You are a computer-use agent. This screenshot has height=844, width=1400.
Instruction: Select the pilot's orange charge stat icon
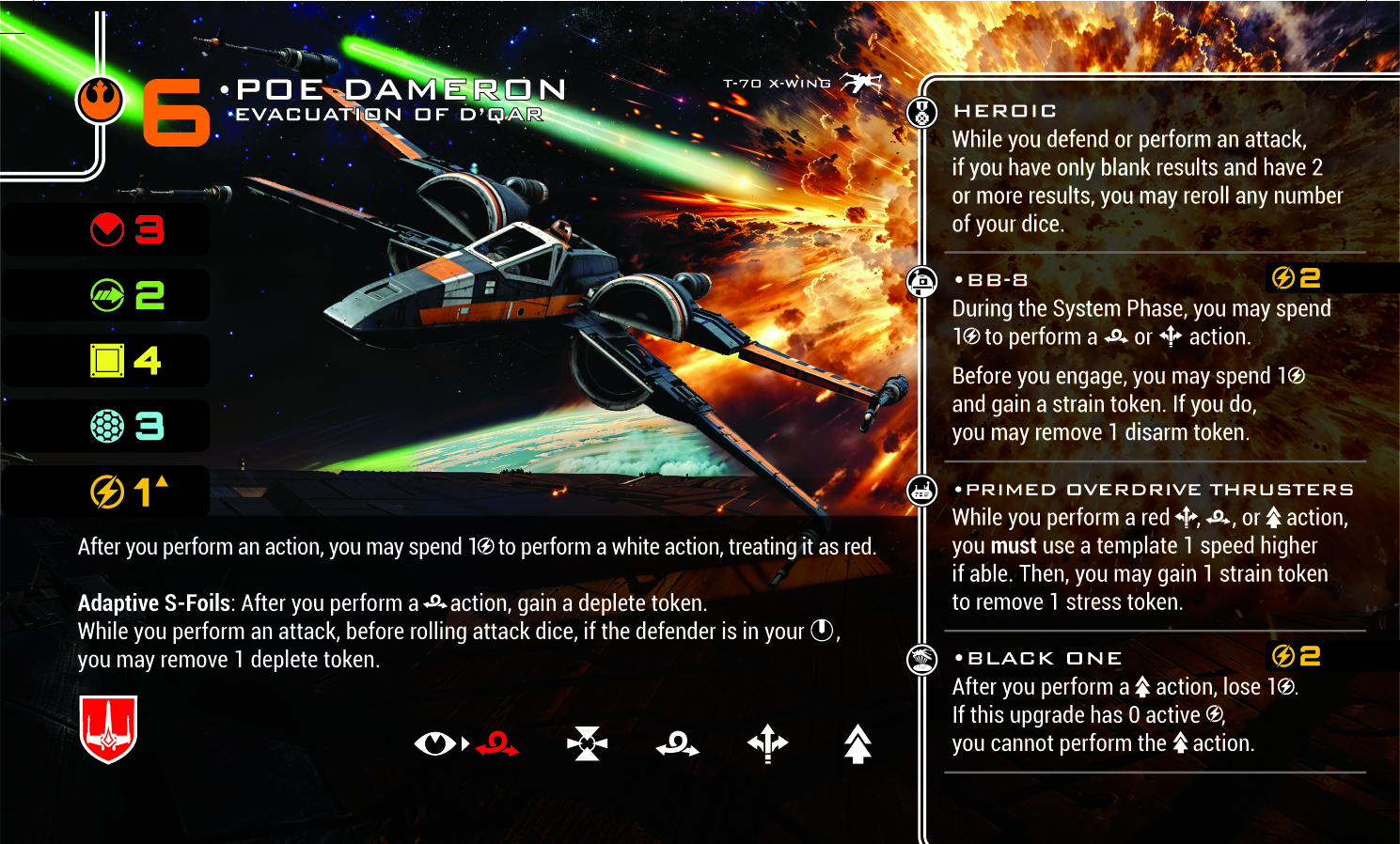point(107,491)
